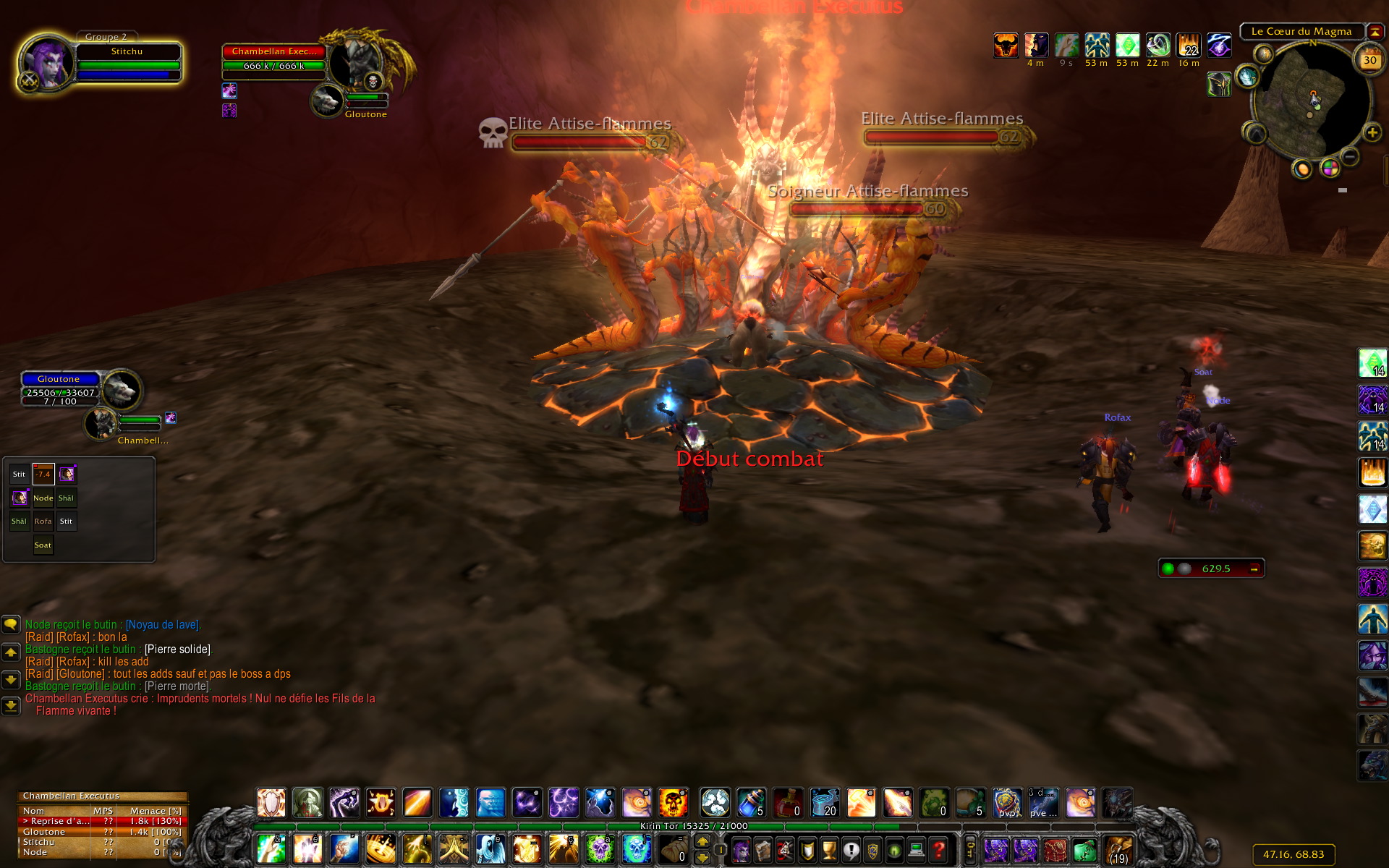Open the keyring key button
Viewport: 1389px width, 868px height.
tap(970, 849)
